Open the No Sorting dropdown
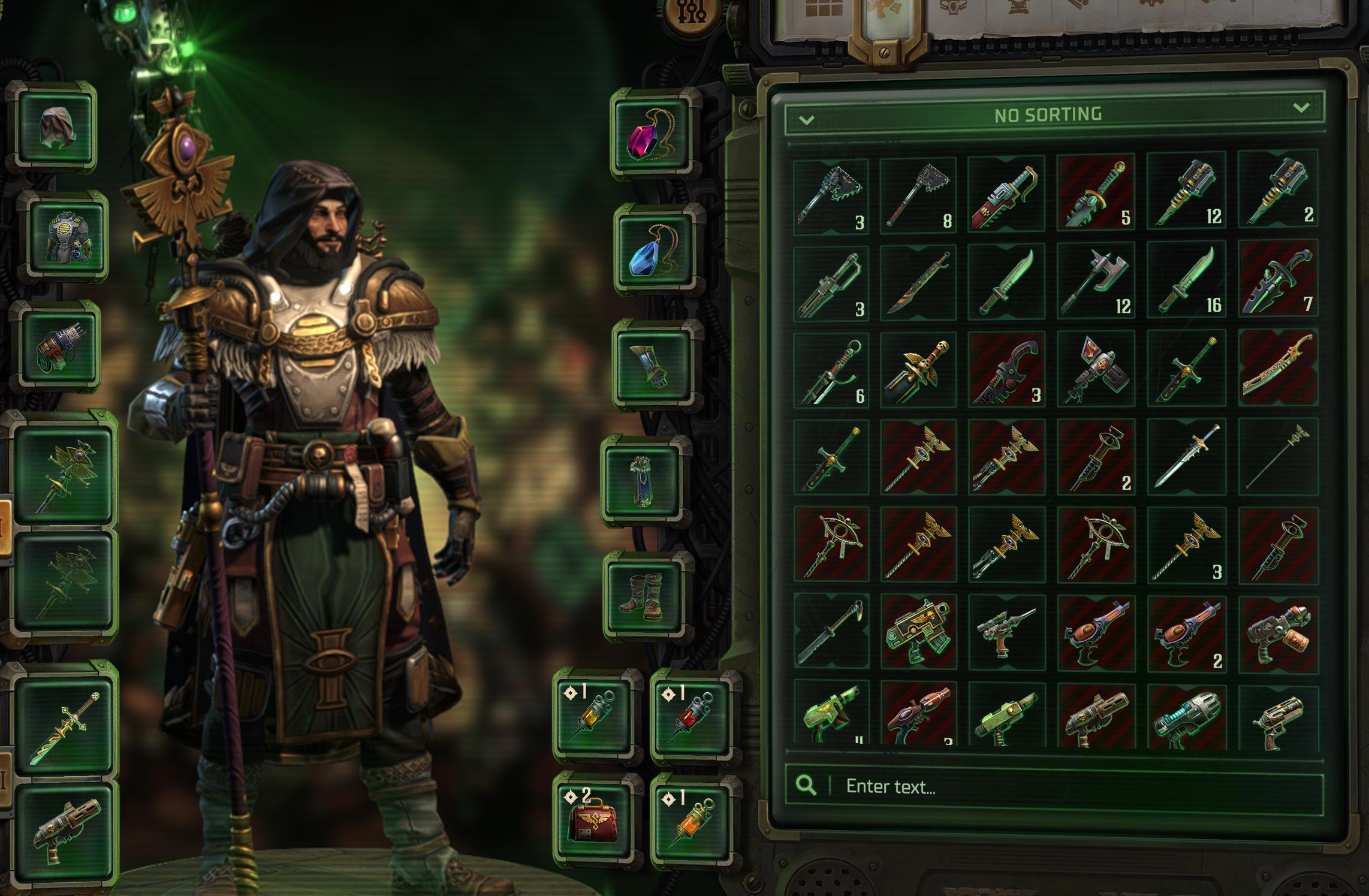This screenshot has height=896, width=1369. 1053,114
